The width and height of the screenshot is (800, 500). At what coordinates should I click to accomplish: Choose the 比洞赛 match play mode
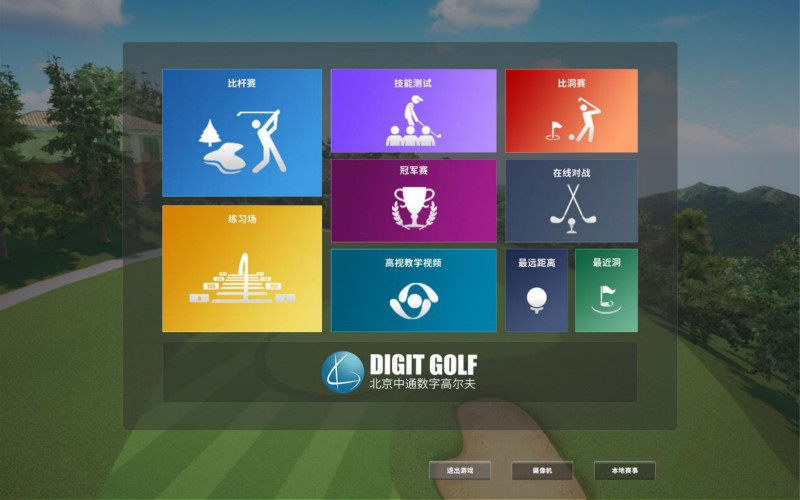(x=571, y=110)
